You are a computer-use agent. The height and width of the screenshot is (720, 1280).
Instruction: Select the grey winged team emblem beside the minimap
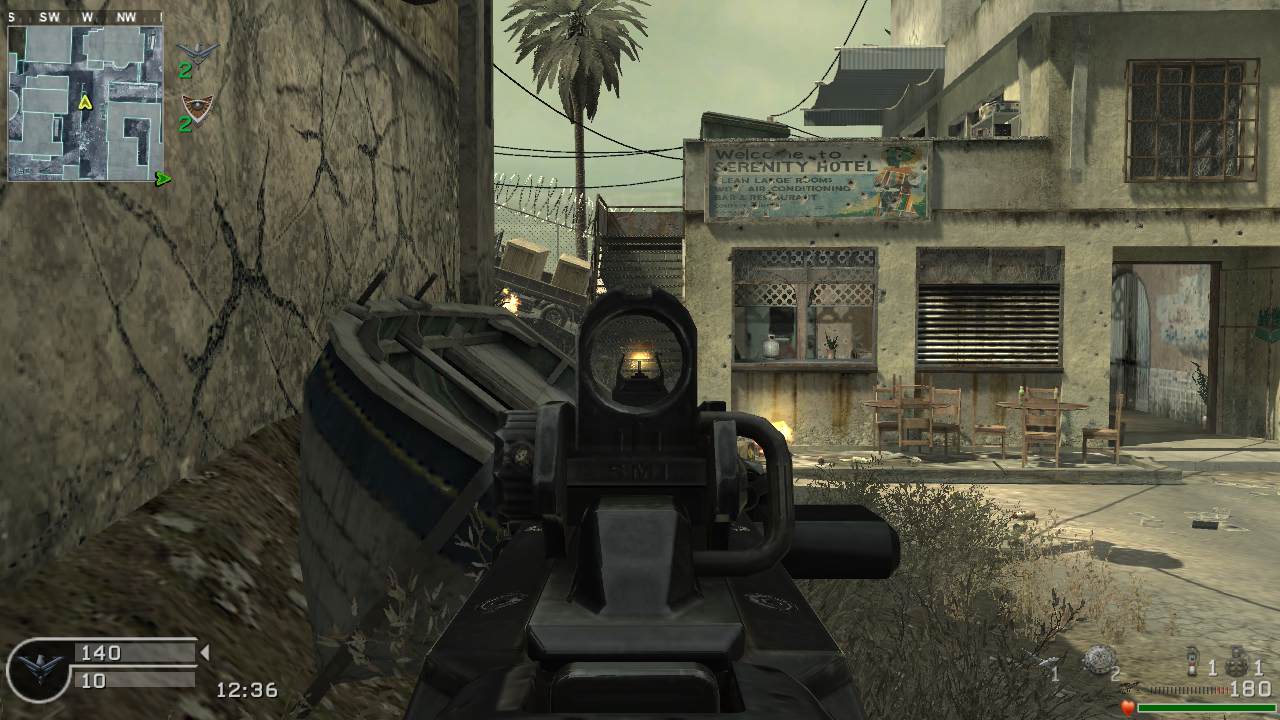pyautogui.click(x=196, y=50)
